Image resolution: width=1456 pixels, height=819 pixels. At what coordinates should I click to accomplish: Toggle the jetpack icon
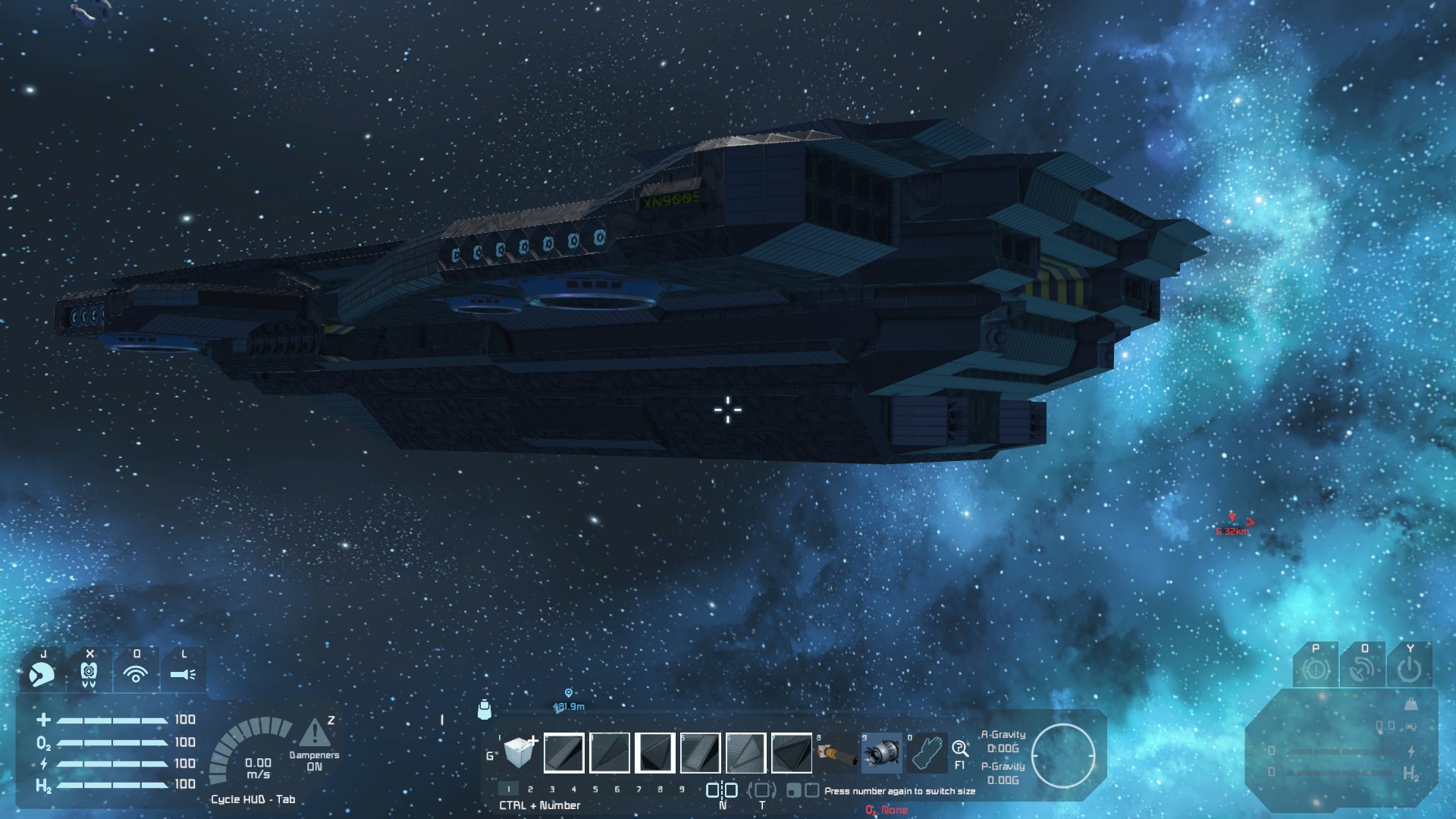tap(89, 673)
